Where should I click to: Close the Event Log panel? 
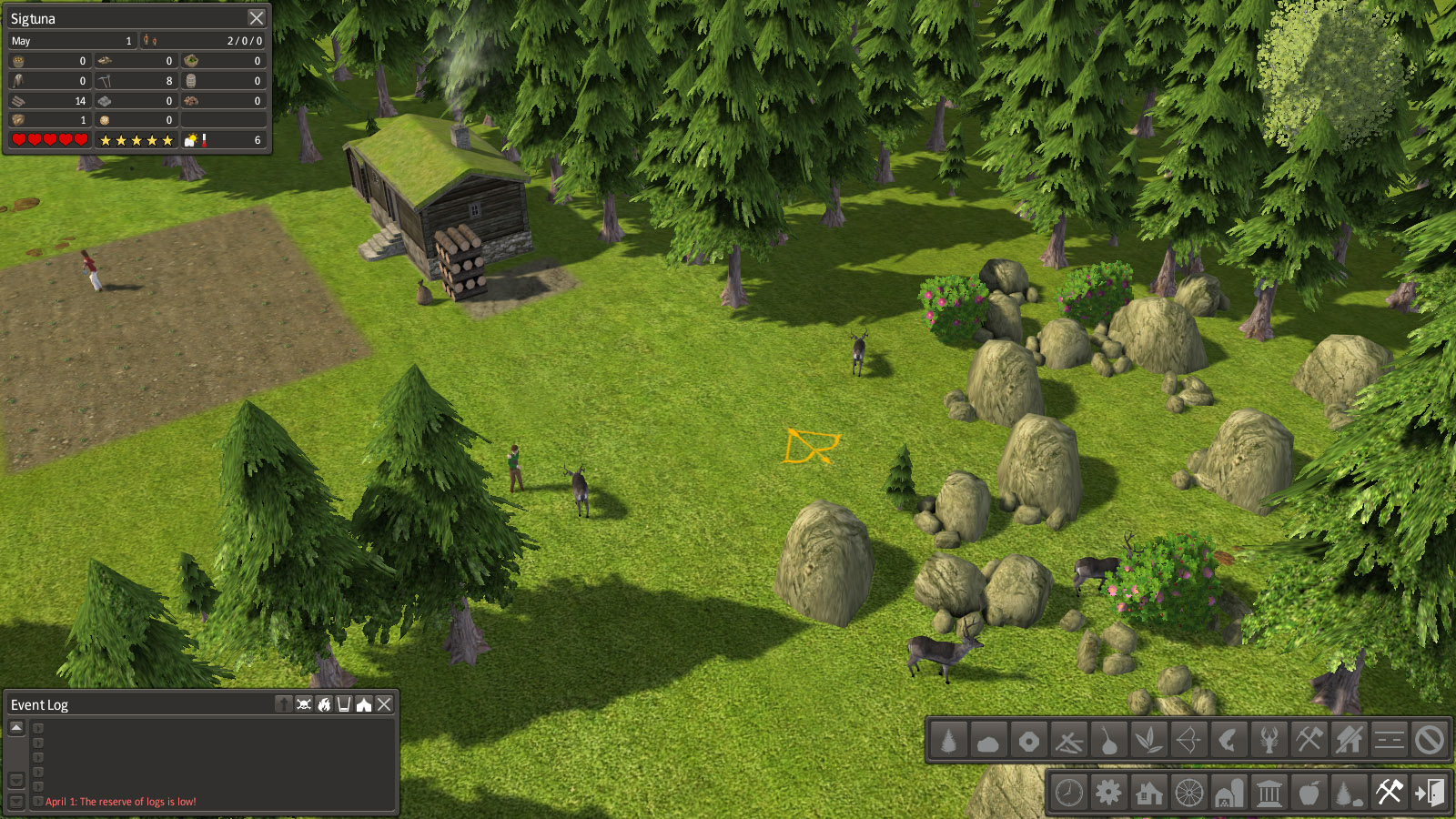click(384, 704)
